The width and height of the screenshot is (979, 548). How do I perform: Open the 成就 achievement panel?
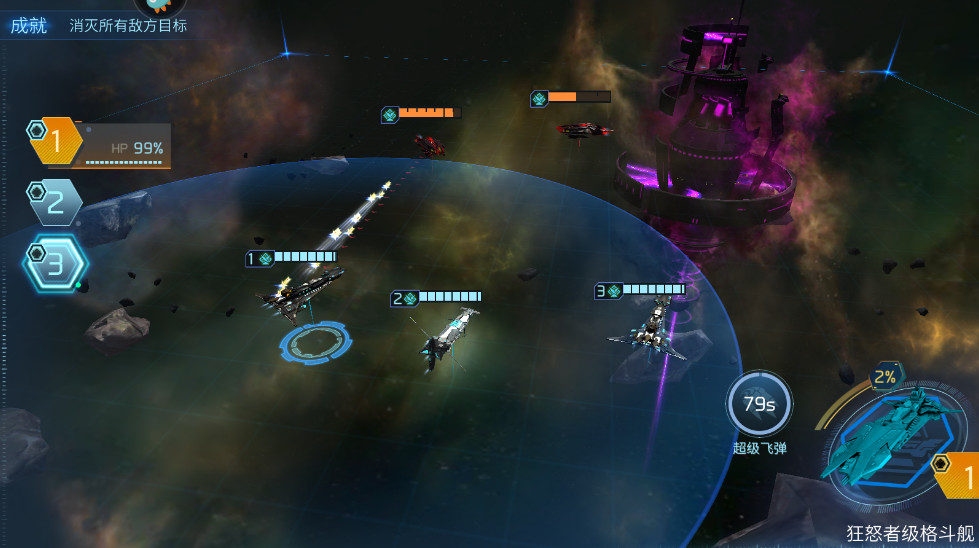[29, 25]
